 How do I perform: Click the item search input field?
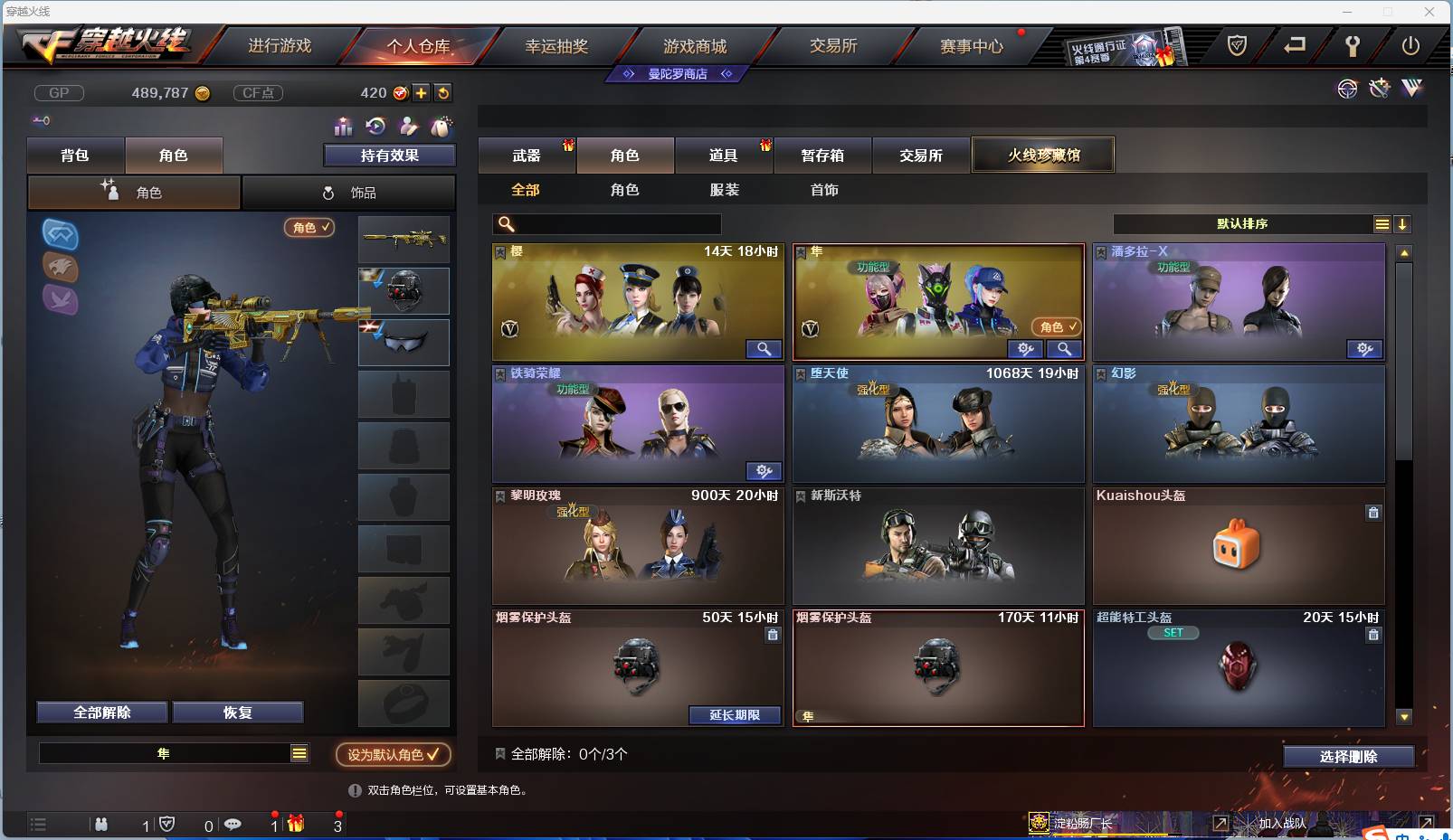click(x=606, y=222)
